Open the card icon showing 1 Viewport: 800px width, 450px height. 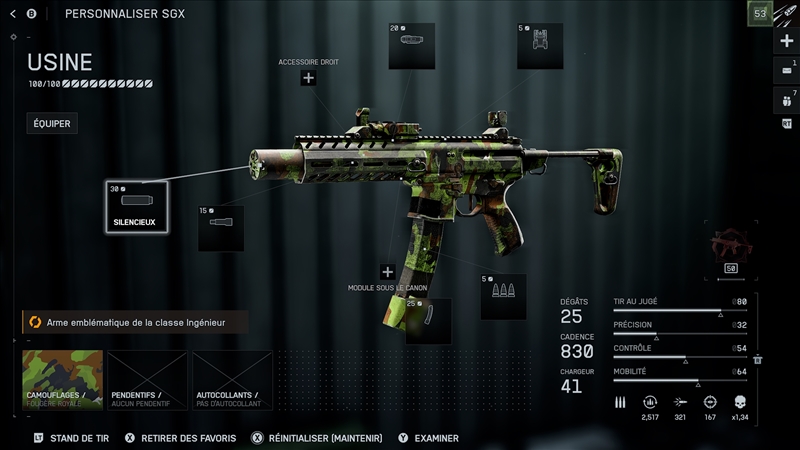(x=786, y=71)
